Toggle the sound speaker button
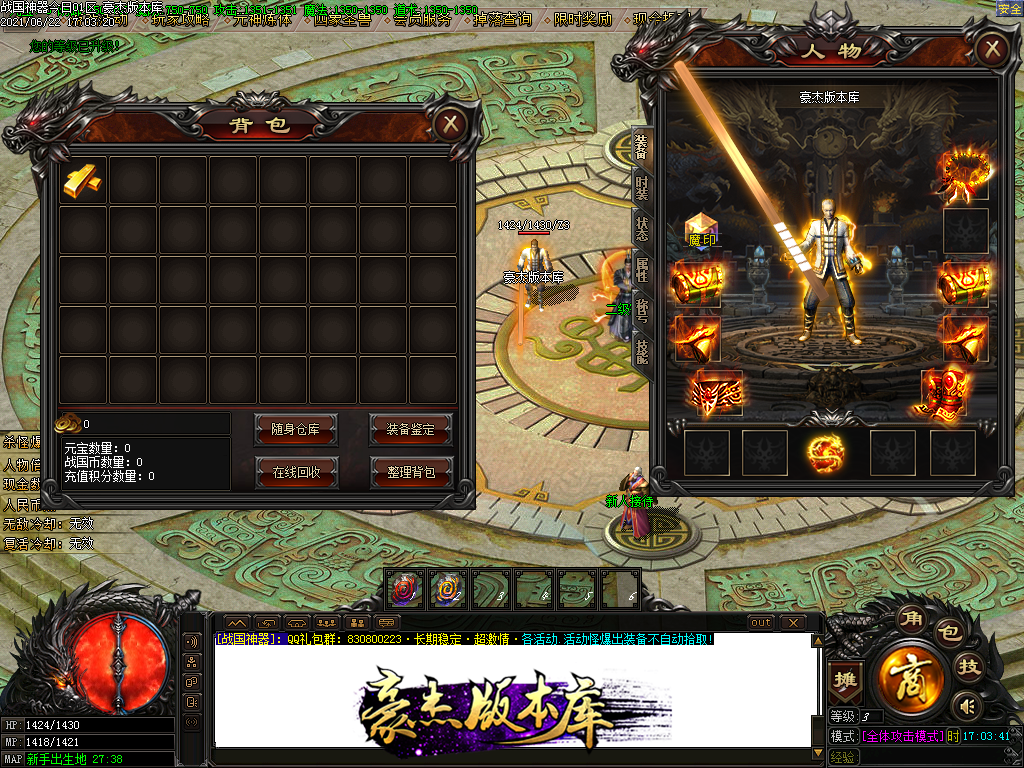The image size is (1024, 768). pyautogui.click(x=966, y=706)
